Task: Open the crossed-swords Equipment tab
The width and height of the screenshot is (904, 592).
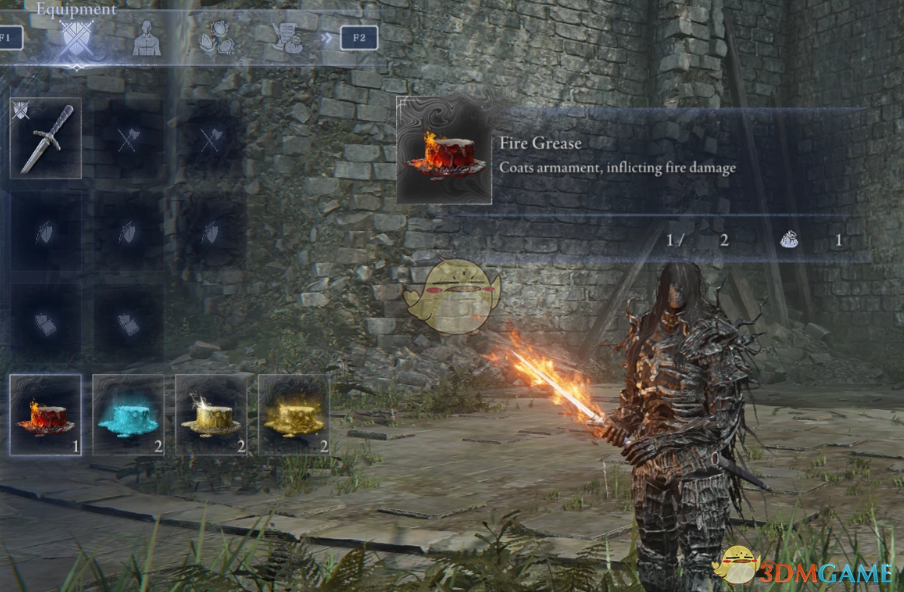Action: pos(77,38)
